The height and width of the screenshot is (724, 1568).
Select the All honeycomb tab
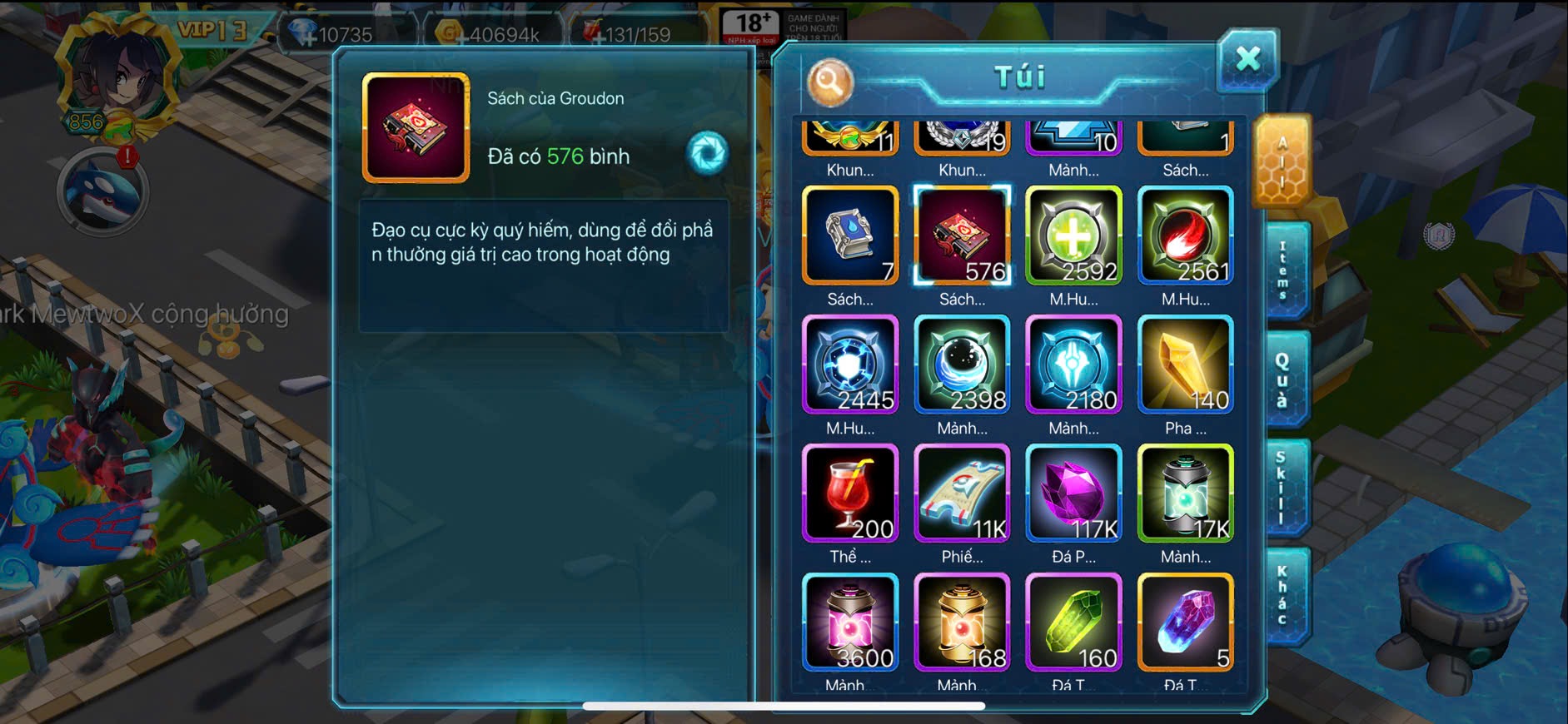click(1282, 161)
